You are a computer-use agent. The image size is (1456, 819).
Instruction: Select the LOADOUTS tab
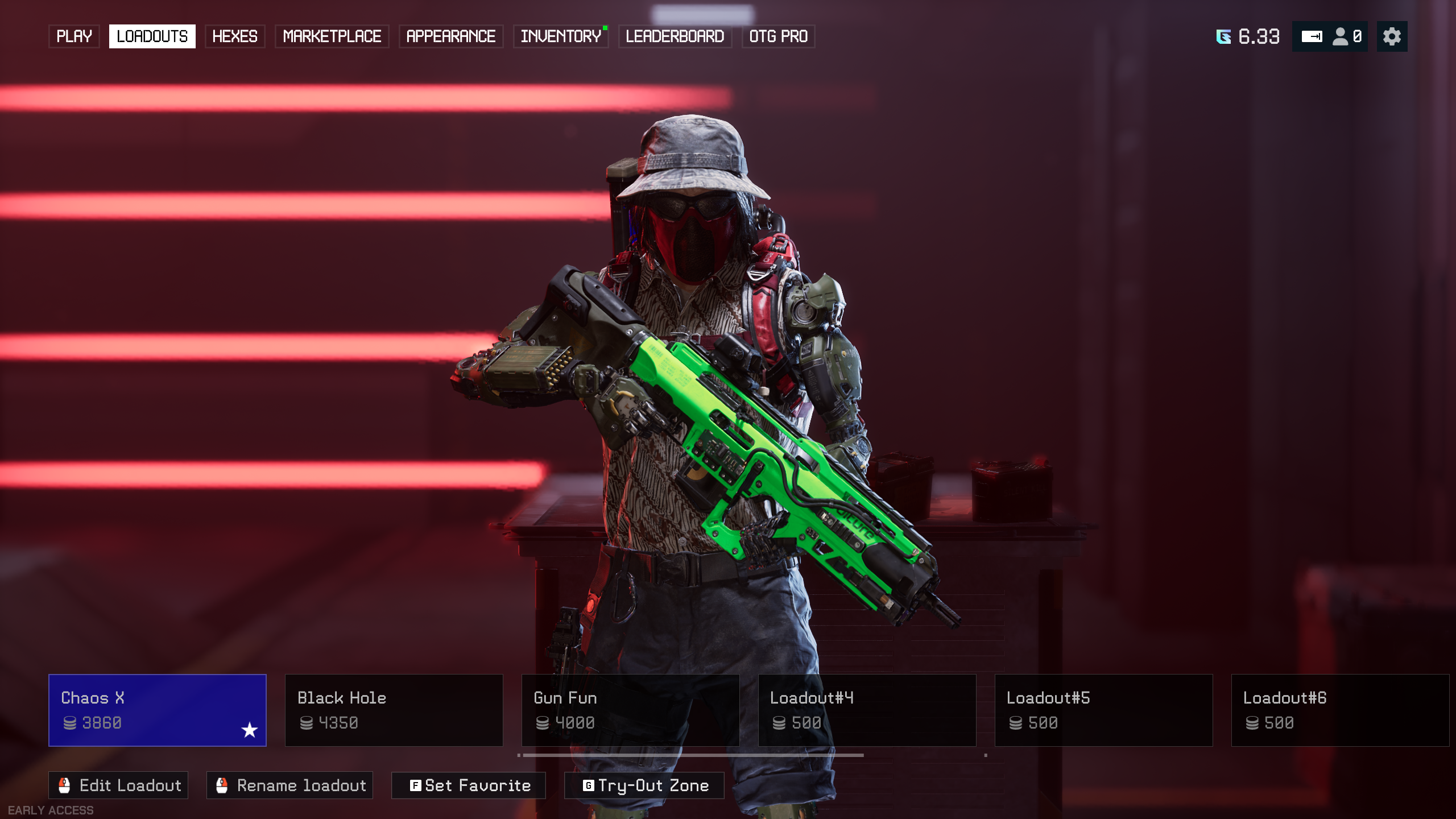click(x=152, y=36)
